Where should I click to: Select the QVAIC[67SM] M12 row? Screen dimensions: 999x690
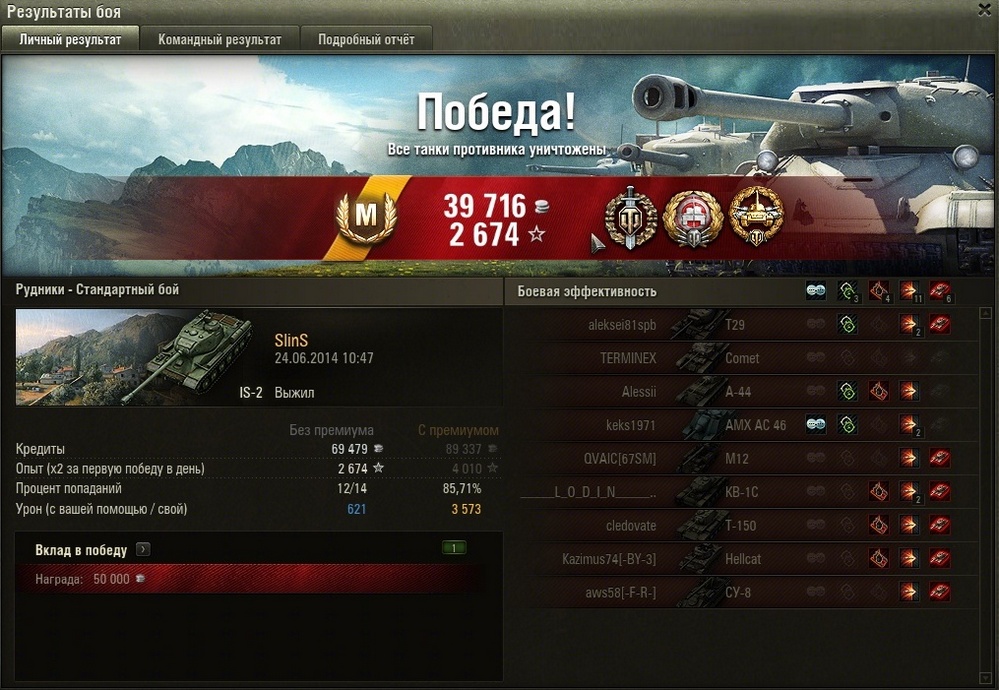pyautogui.click(x=740, y=459)
